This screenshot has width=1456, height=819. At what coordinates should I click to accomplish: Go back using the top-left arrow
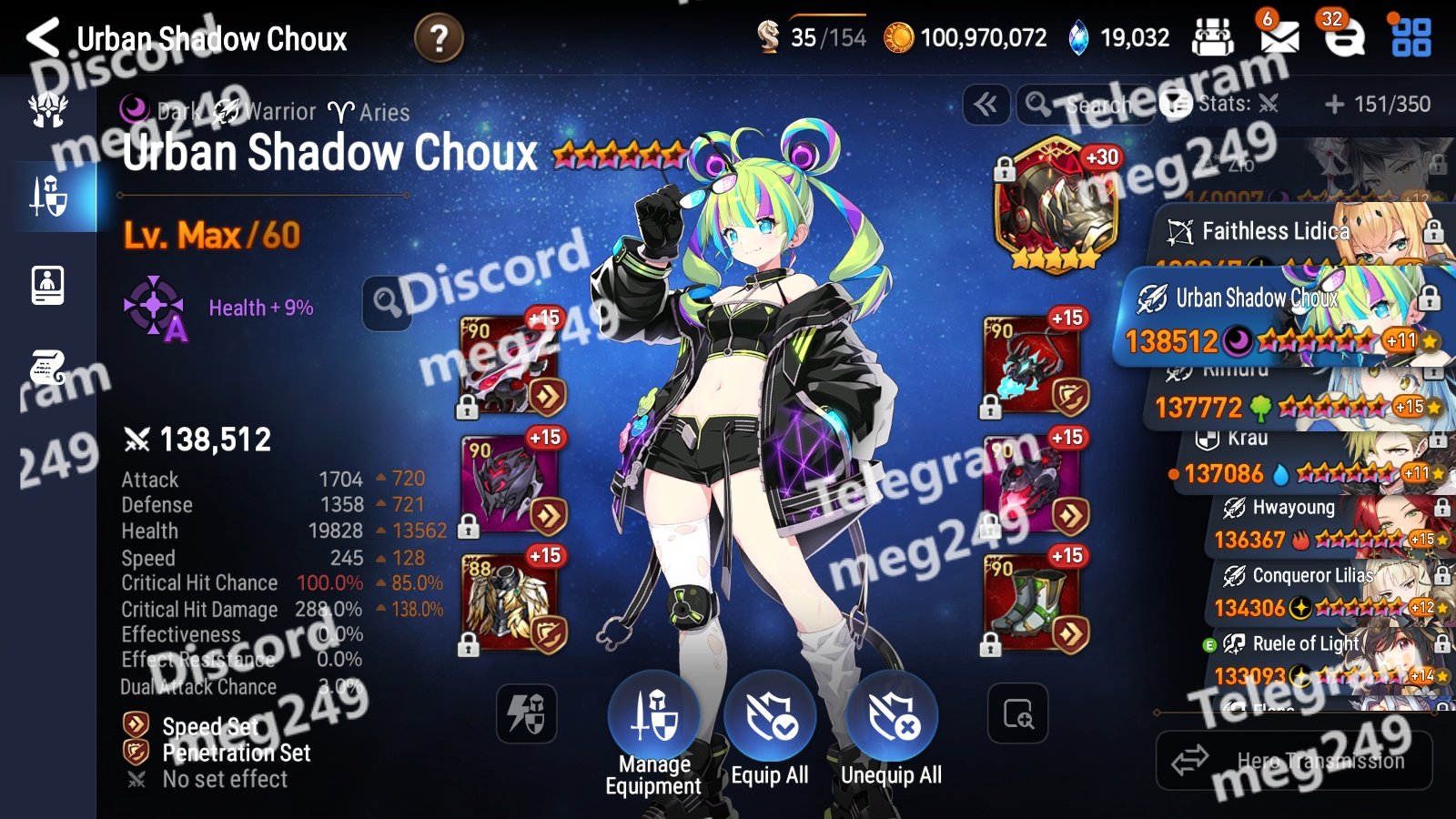pyautogui.click(x=43, y=38)
